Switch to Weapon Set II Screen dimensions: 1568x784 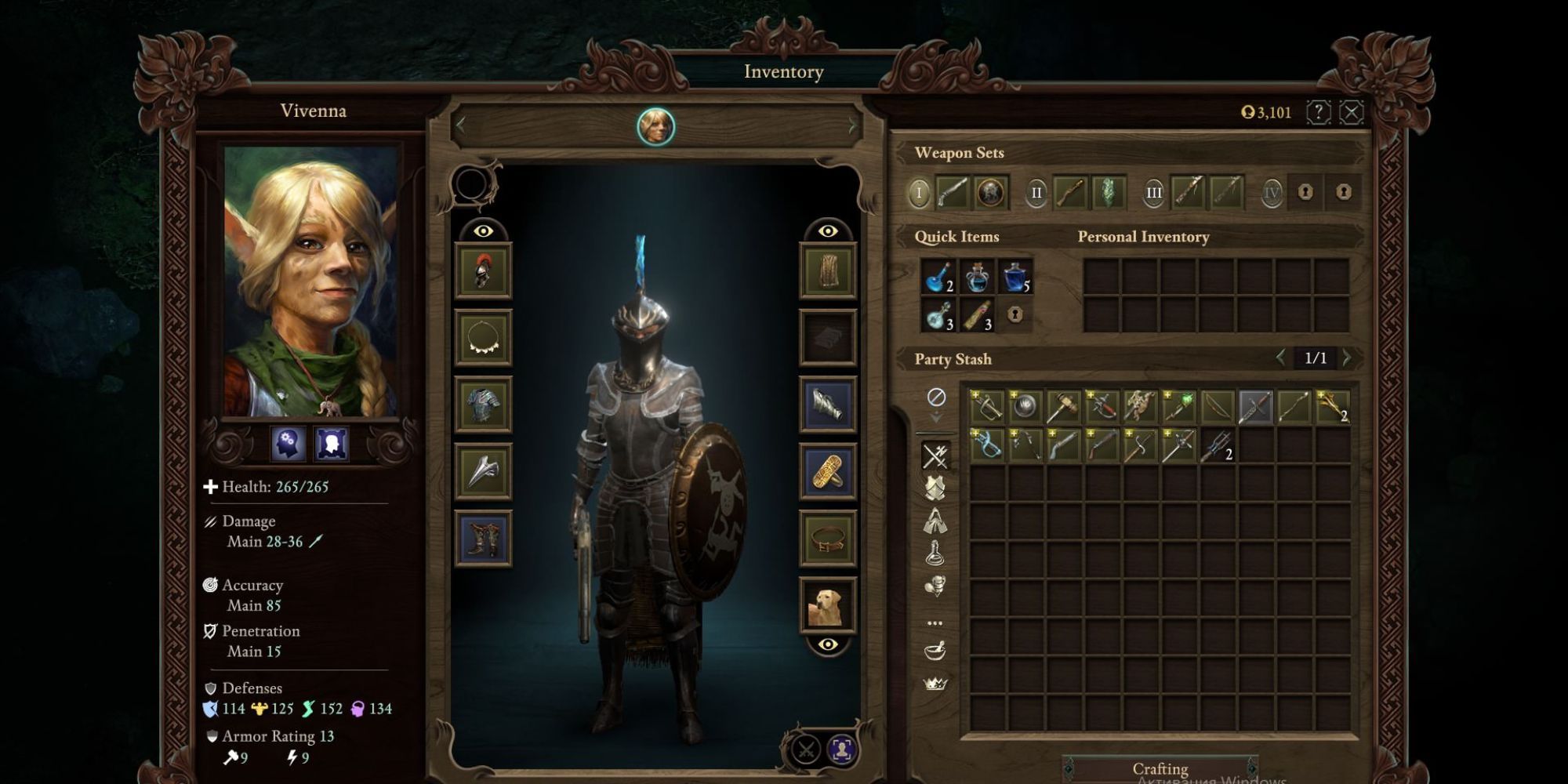click(x=1036, y=191)
